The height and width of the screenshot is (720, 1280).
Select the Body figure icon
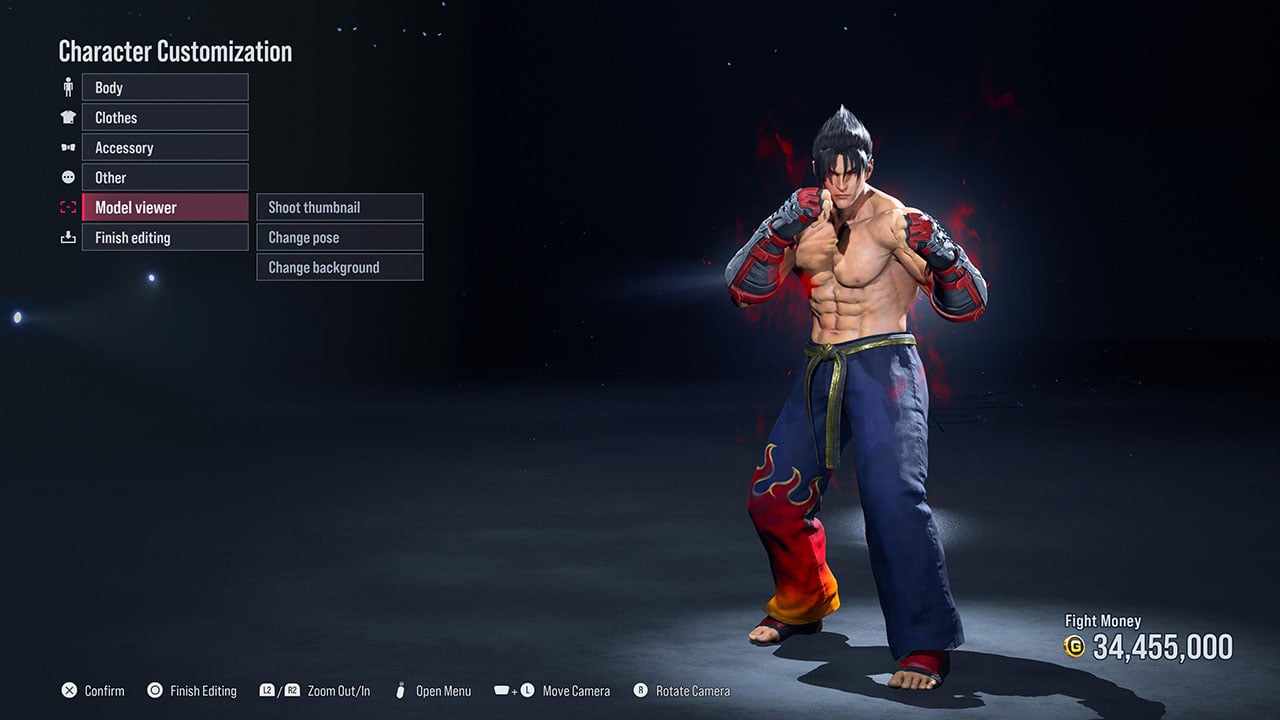[68, 87]
